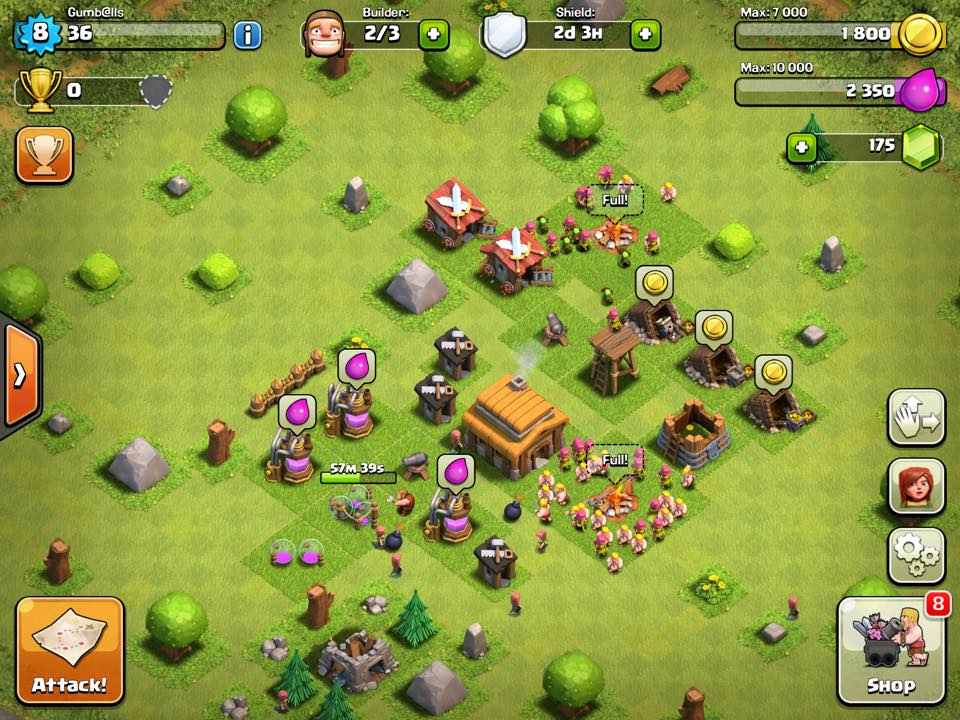
Task: Tap the Attack! map button
Action: click(x=69, y=651)
